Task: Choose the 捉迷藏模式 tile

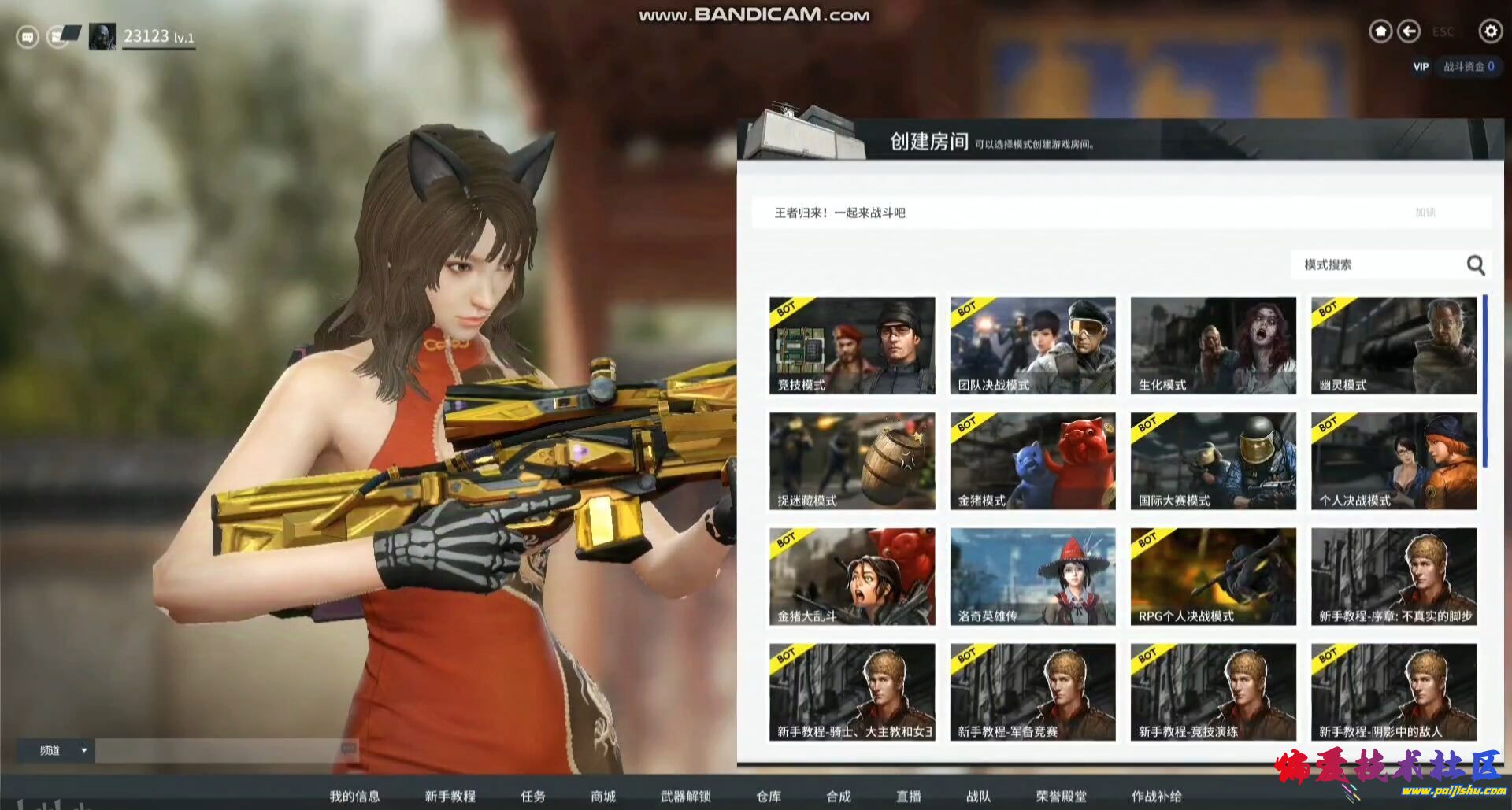Action: [x=852, y=460]
